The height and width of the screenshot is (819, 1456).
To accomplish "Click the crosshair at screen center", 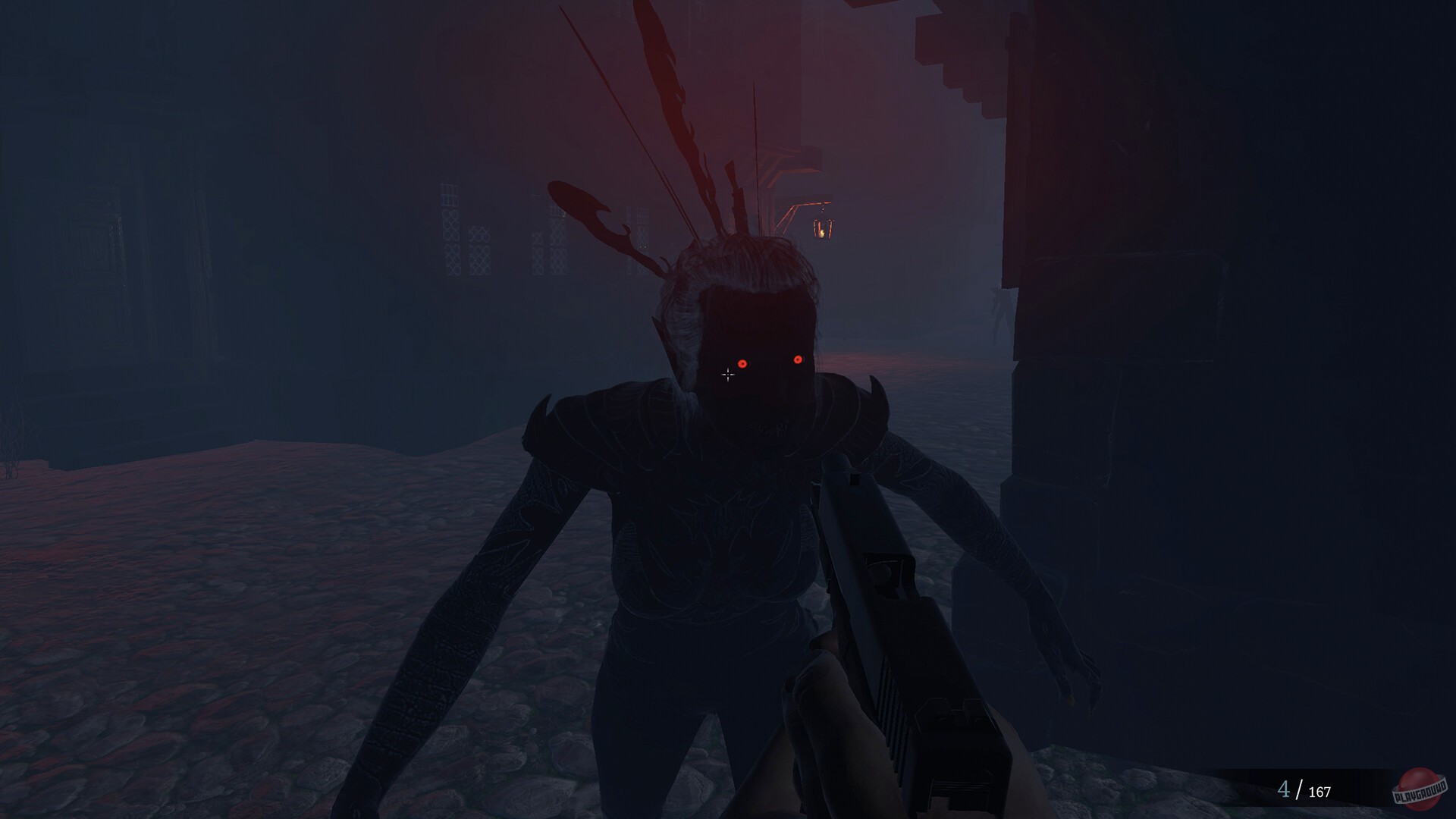I will (x=728, y=375).
